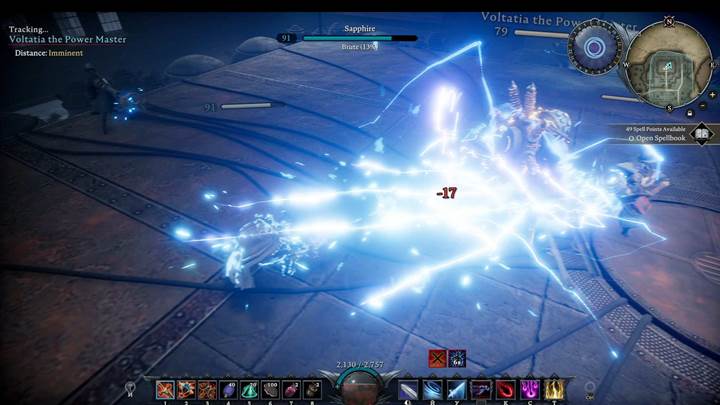
Task: Use the blue whirlwind slash ability
Action: [x=432, y=389]
